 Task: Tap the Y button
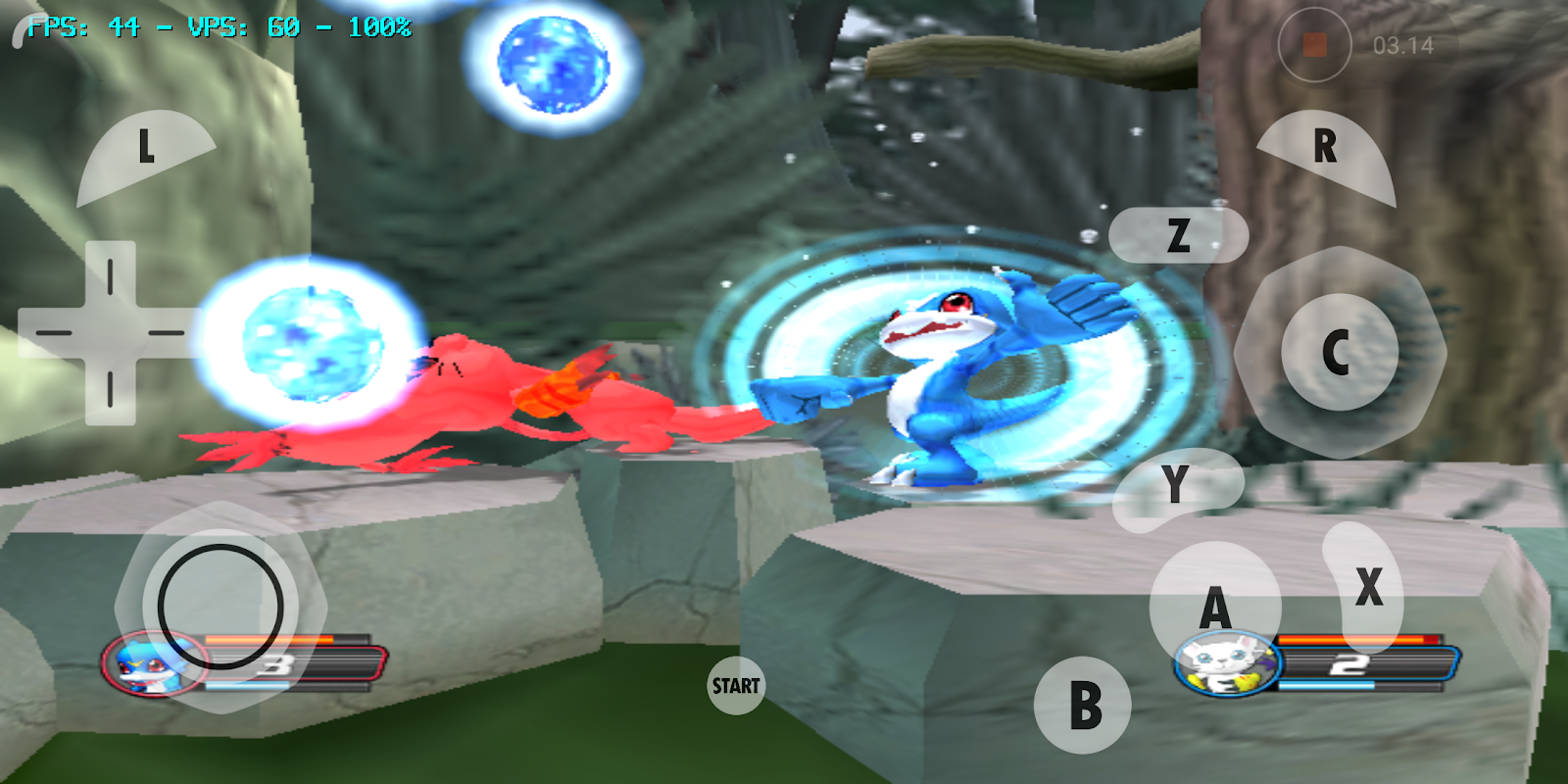pos(1173,483)
